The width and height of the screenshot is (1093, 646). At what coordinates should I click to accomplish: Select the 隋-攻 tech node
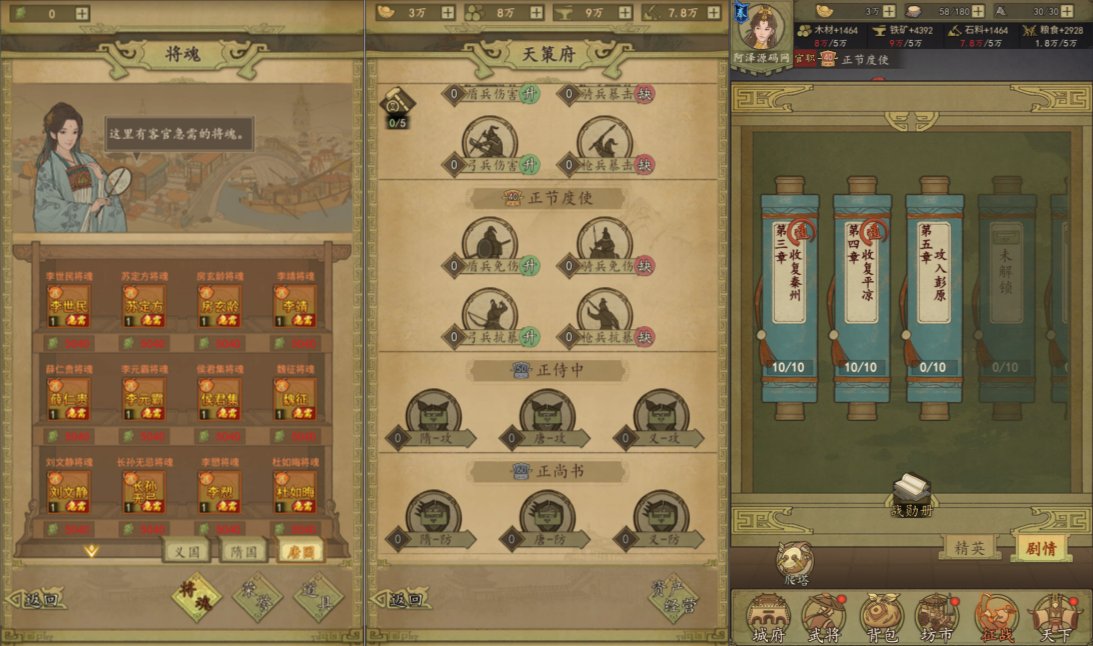click(433, 416)
